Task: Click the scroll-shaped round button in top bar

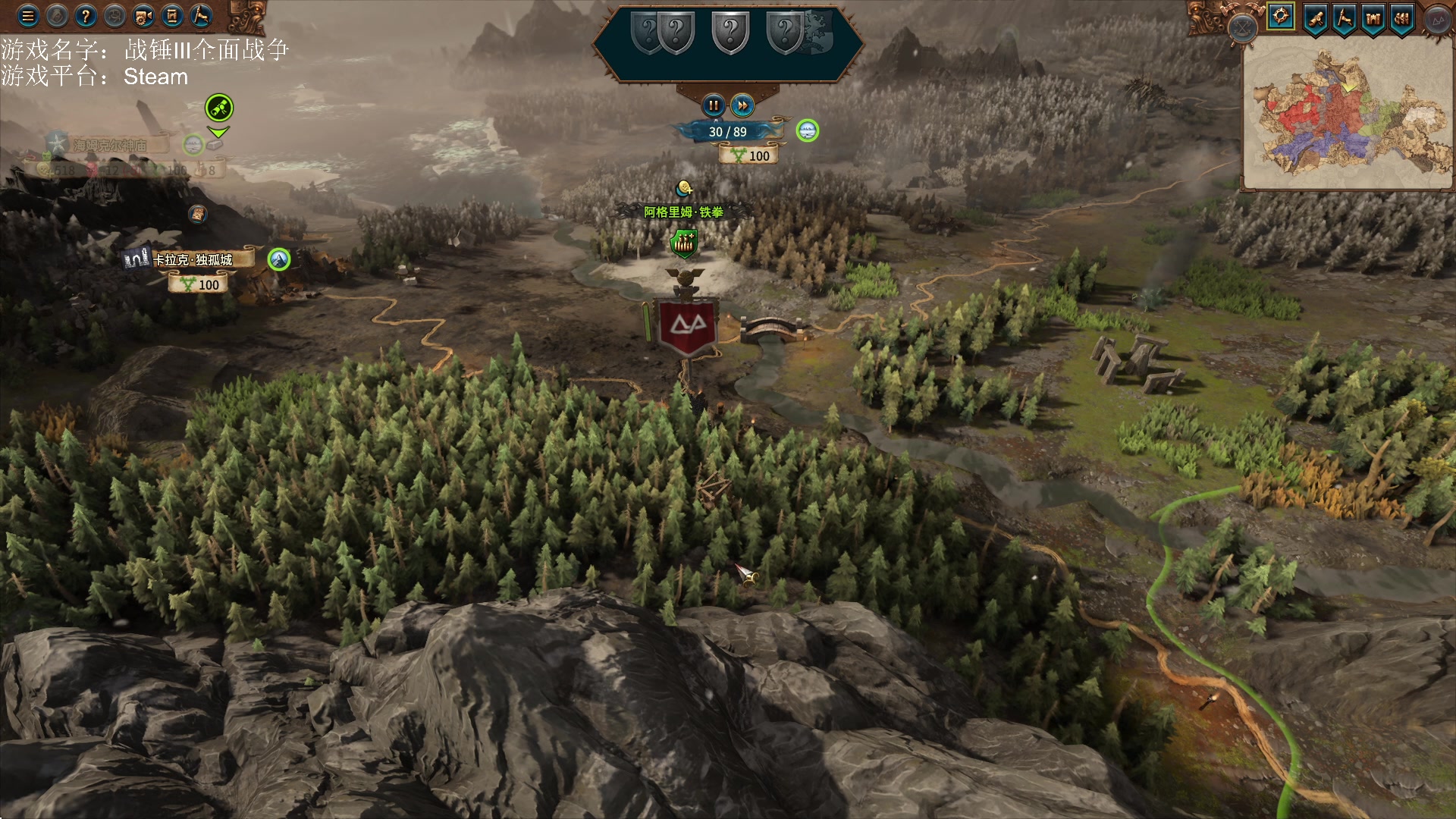Action: (172, 16)
